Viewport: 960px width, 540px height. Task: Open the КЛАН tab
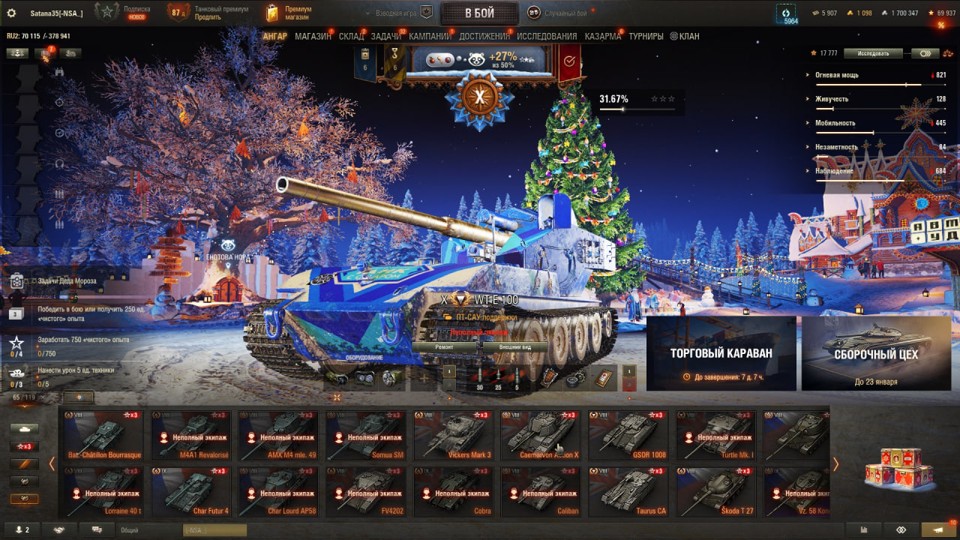point(685,37)
